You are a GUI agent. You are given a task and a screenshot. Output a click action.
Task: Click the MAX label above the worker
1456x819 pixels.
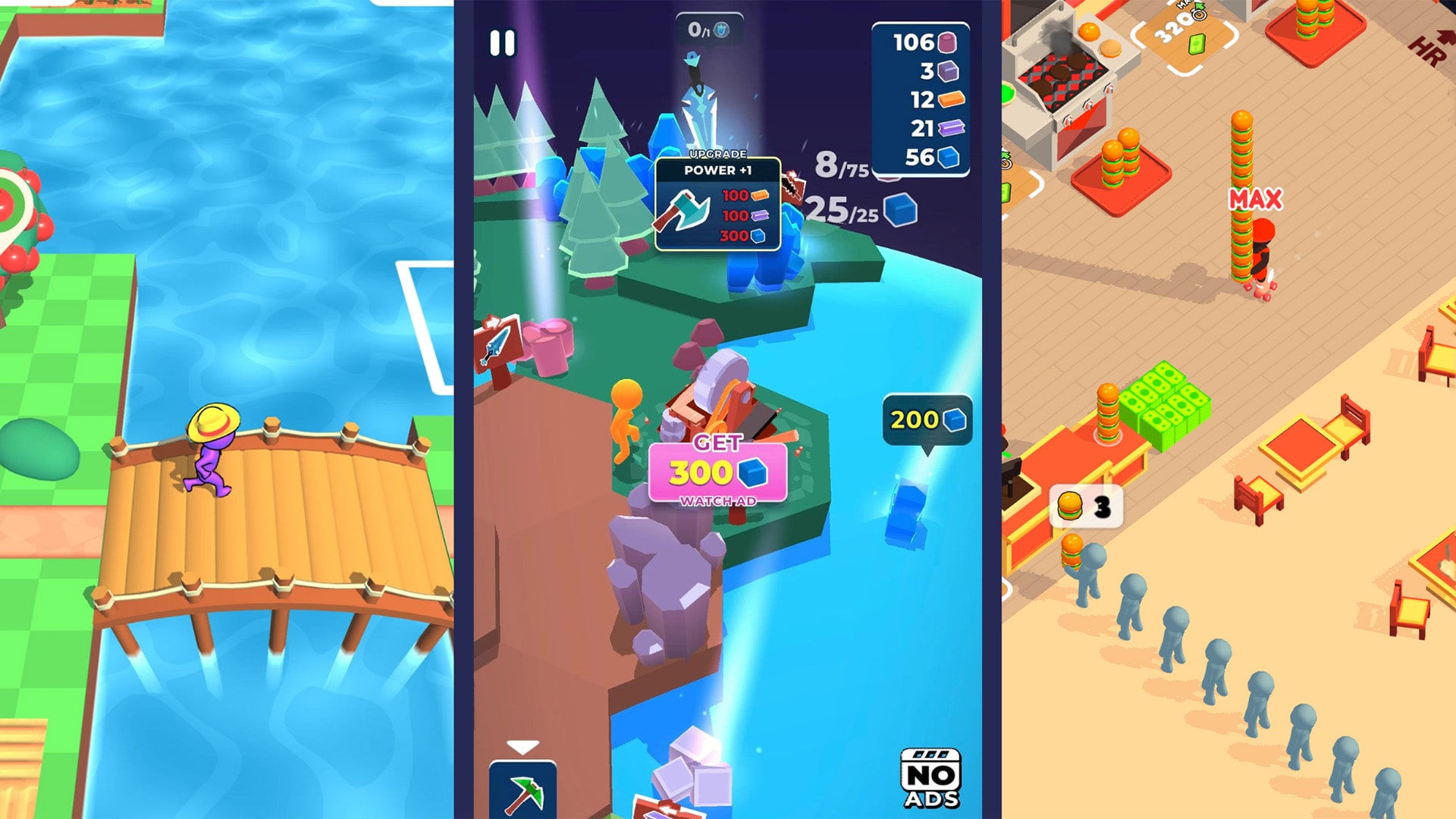(x=1255, y=197)
